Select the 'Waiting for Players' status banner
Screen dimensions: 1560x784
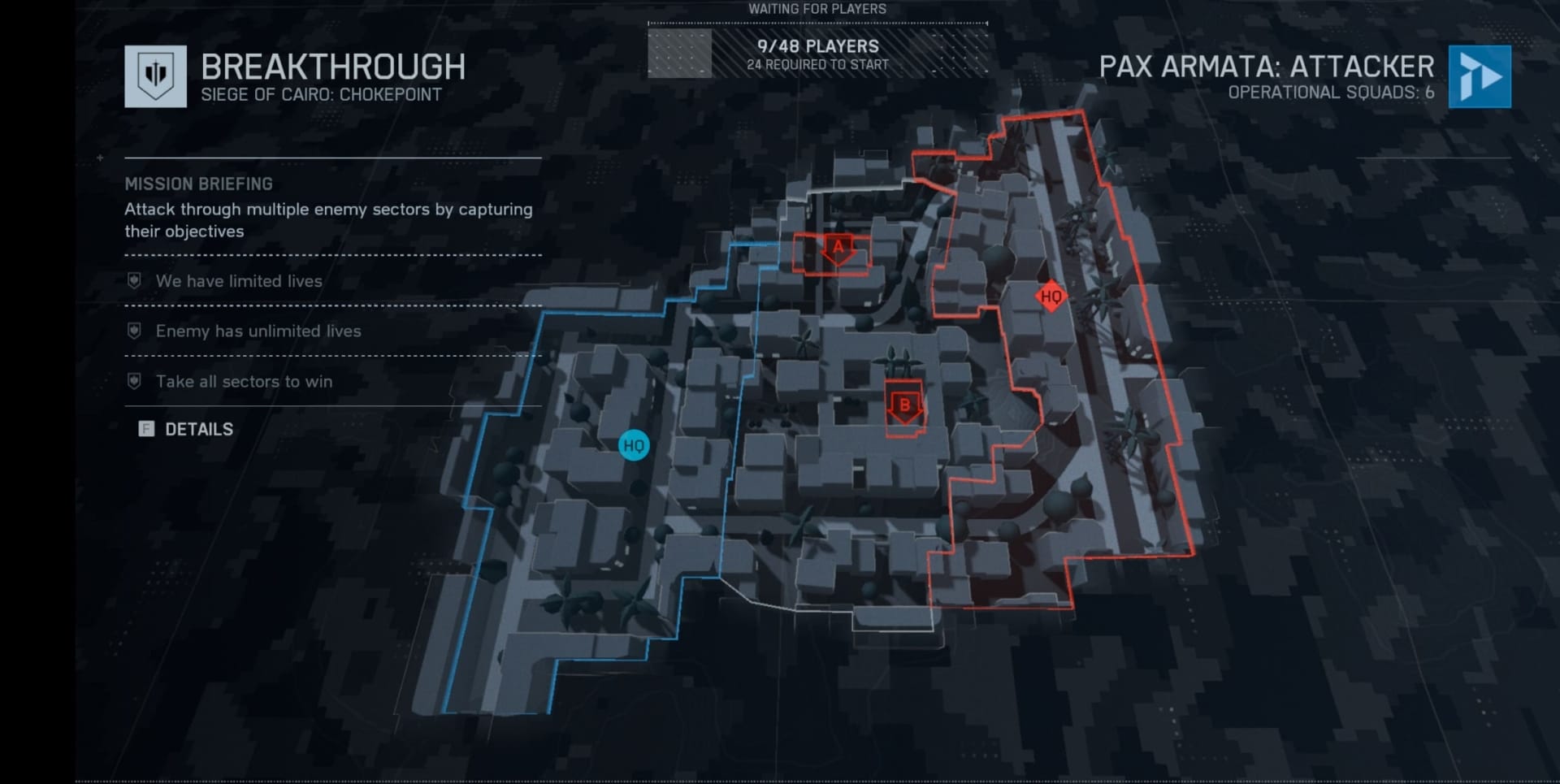[817, 9]
